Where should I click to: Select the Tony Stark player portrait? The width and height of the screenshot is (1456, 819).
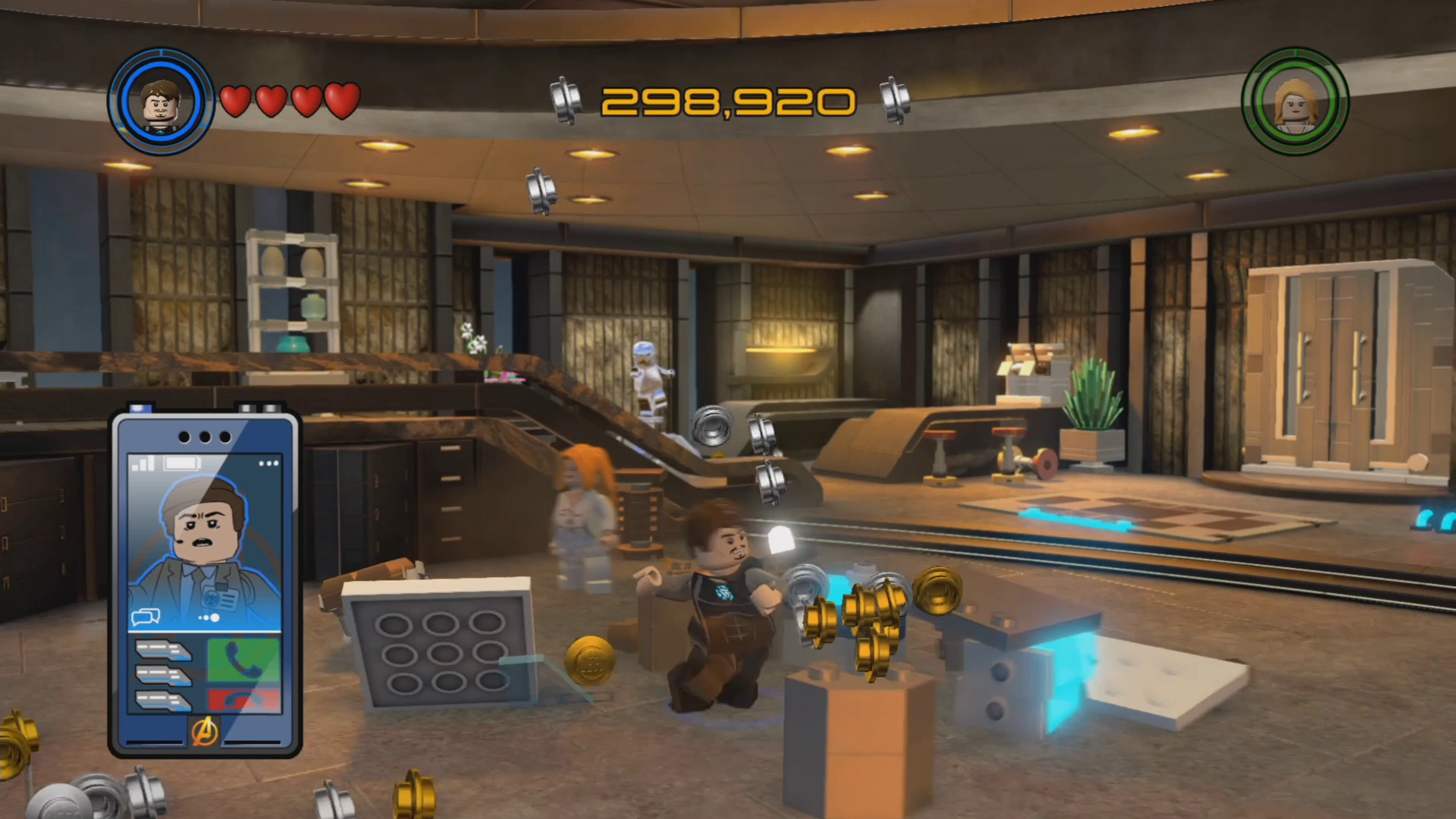[161, 102]
